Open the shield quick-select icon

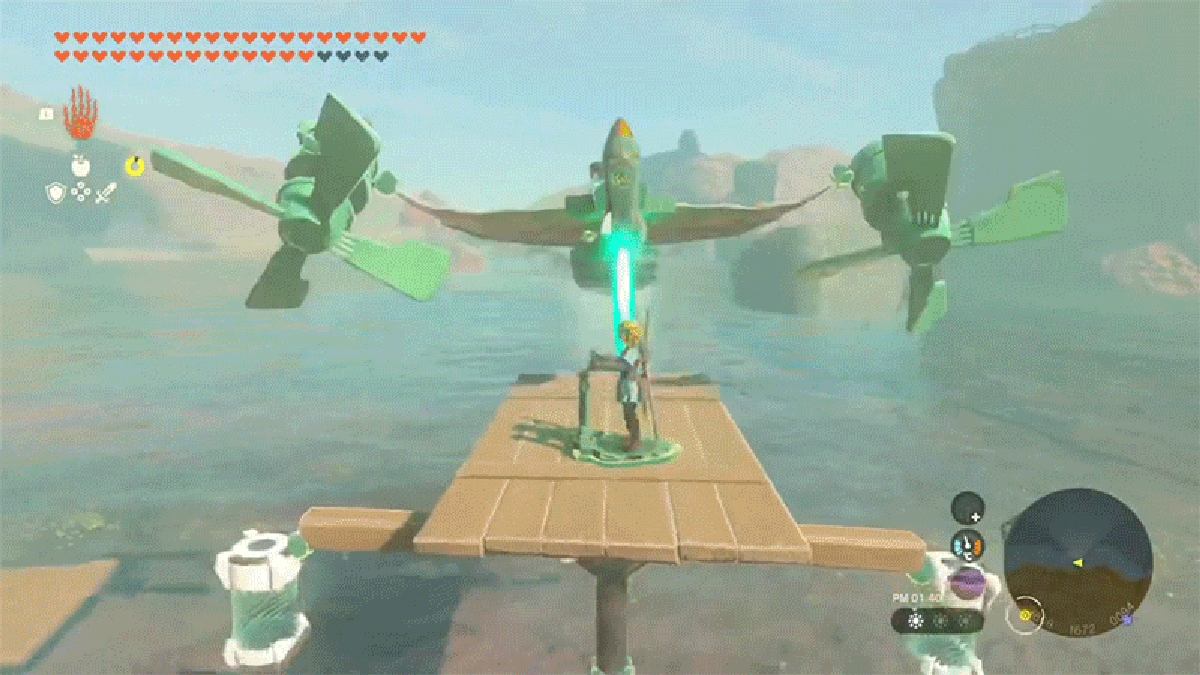point(56,192)
